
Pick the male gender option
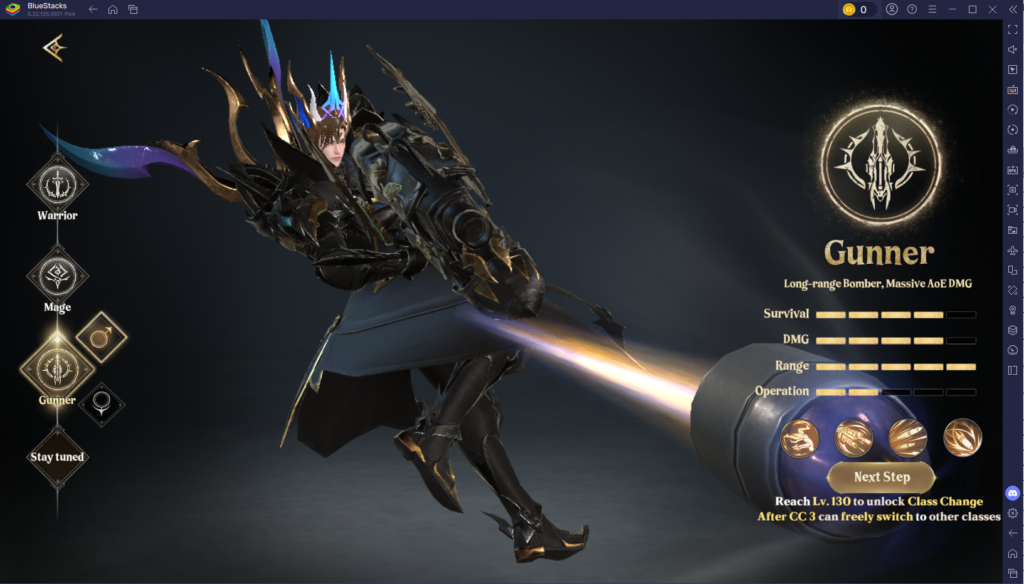click(101, 338)
